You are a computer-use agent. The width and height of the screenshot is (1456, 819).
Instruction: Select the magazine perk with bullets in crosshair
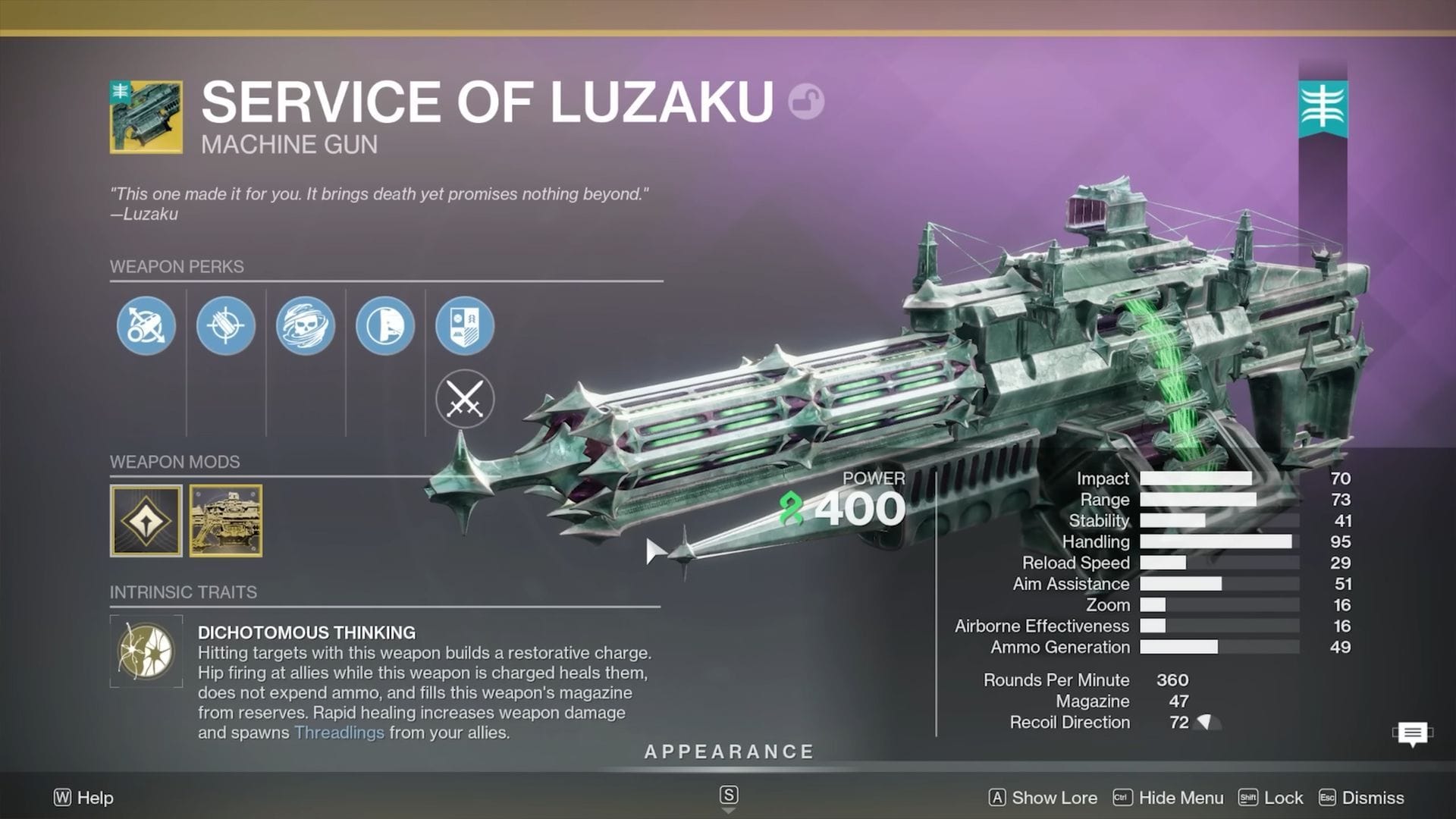pyautogui.click(x=225, y=326)
